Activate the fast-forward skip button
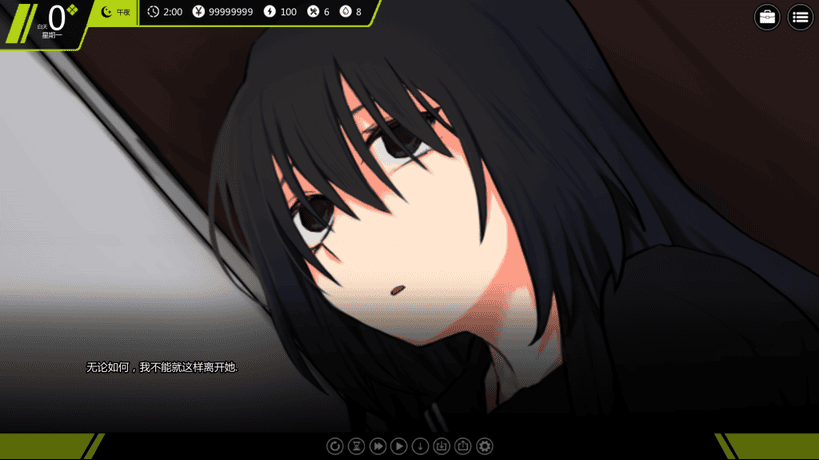 pyautogui.click(x=378, y=446)
